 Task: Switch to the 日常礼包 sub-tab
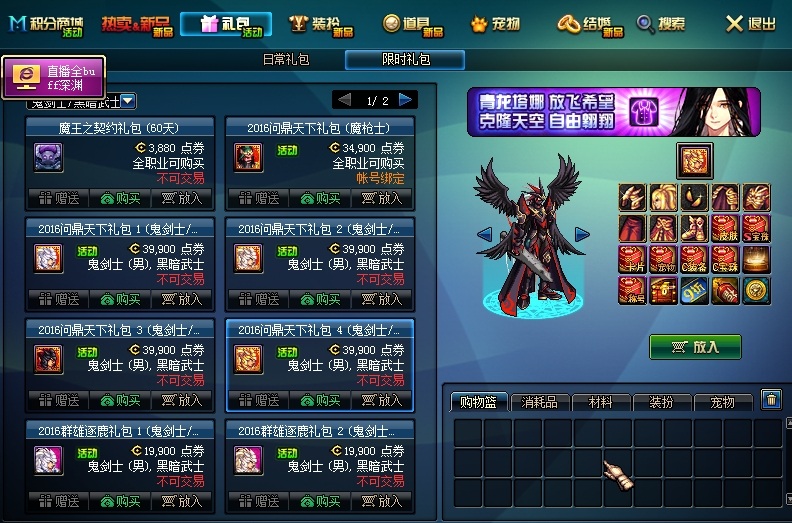(x=289, y=60)
